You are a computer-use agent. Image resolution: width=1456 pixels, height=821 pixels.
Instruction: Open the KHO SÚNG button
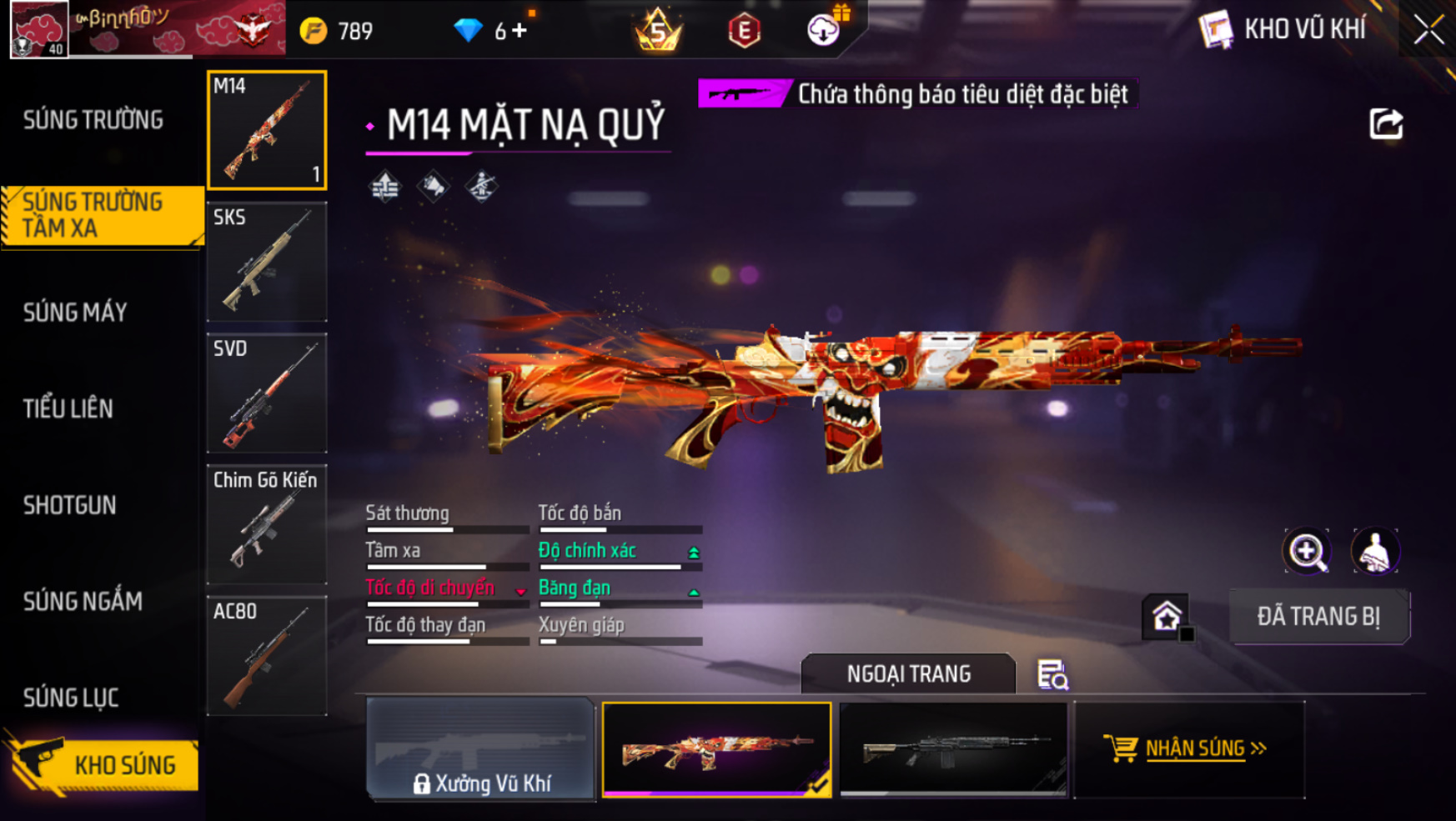(104, 764)
